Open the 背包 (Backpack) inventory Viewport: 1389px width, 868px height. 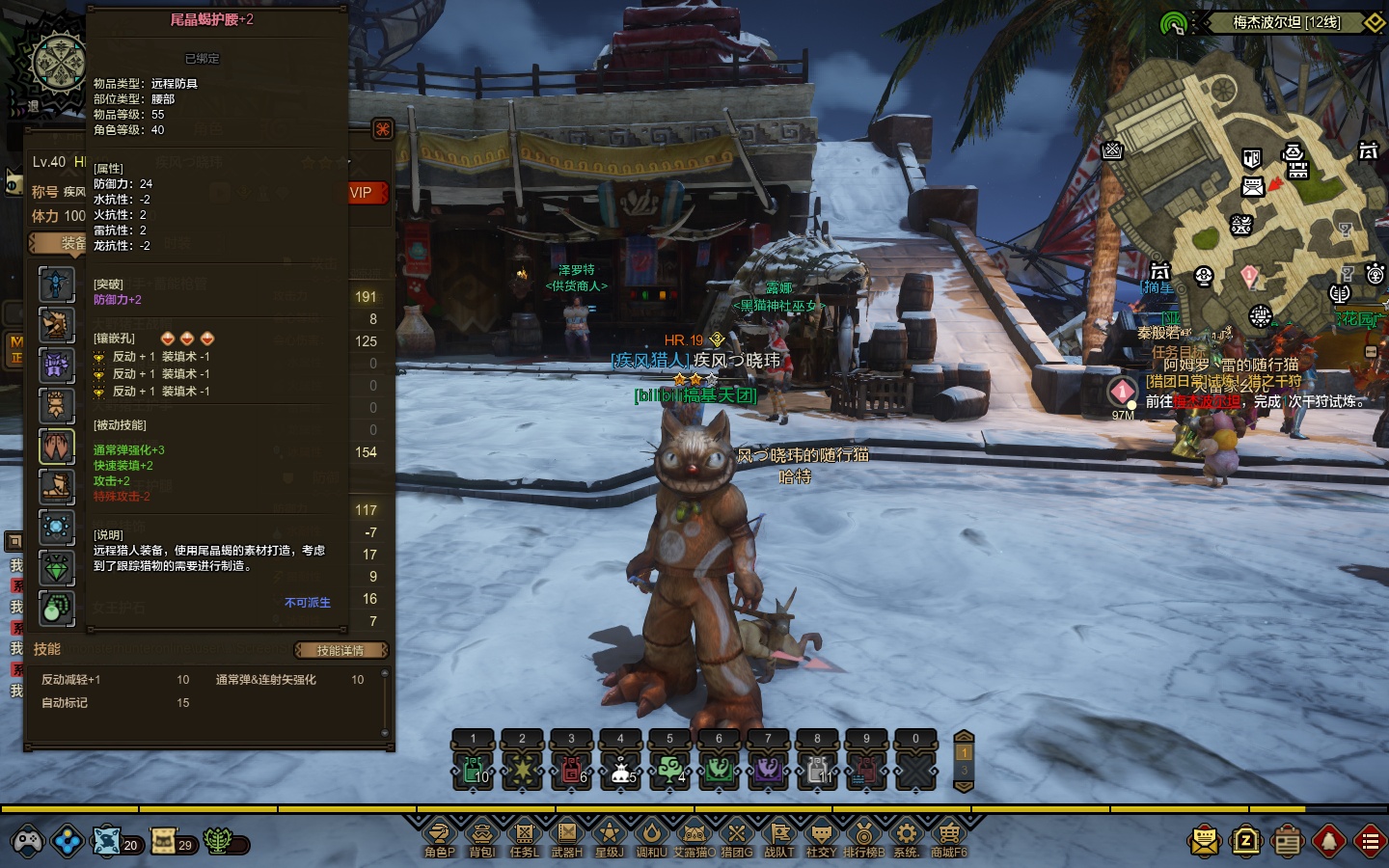click(x=481, y=835)
